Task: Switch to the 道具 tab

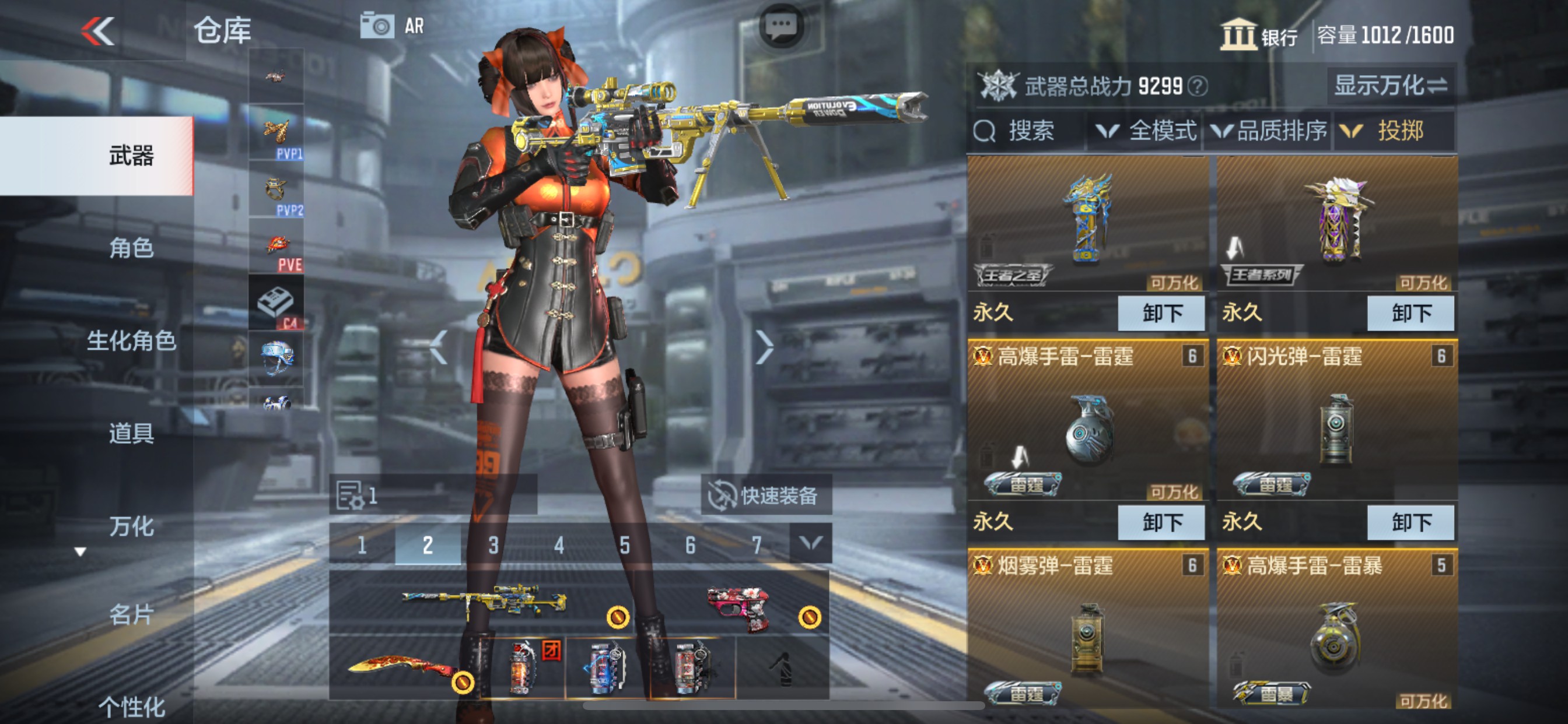Action: pyautogui.click(x=130, y=433)
